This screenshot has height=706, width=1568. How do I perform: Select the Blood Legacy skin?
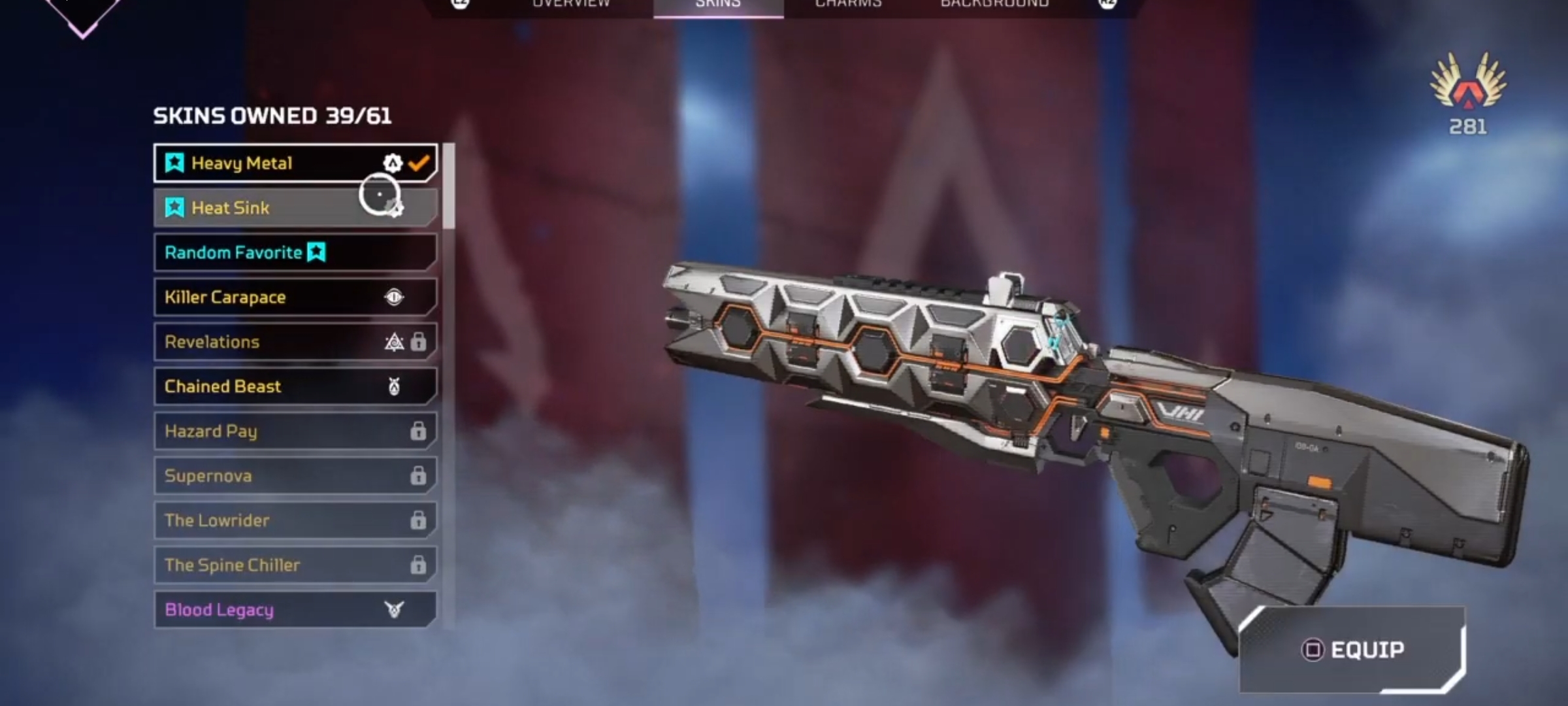pyautogui.click(x=294, y=610)
